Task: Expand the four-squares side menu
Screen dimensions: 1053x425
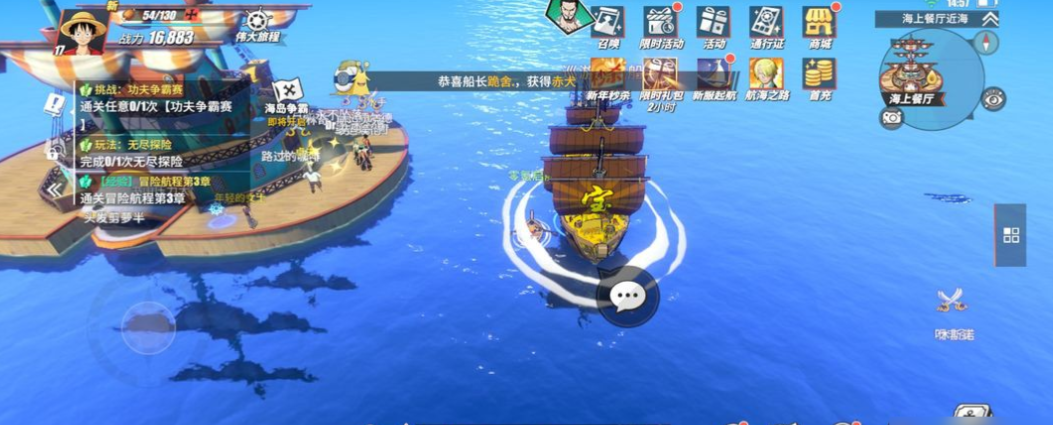Action: 1010,235
